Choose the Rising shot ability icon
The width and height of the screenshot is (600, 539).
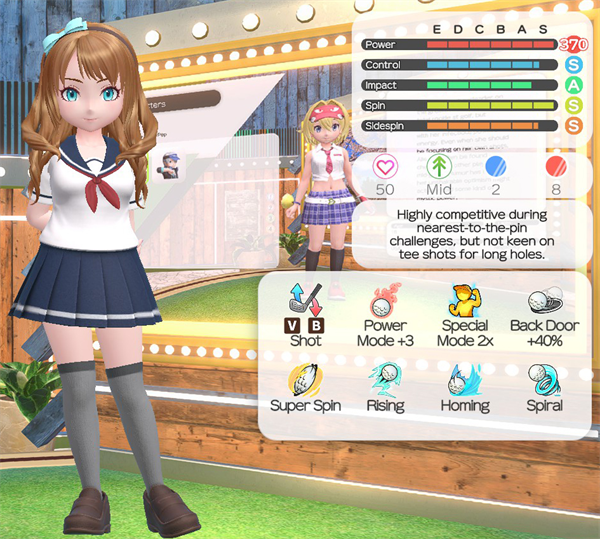[x=385, y=380]
